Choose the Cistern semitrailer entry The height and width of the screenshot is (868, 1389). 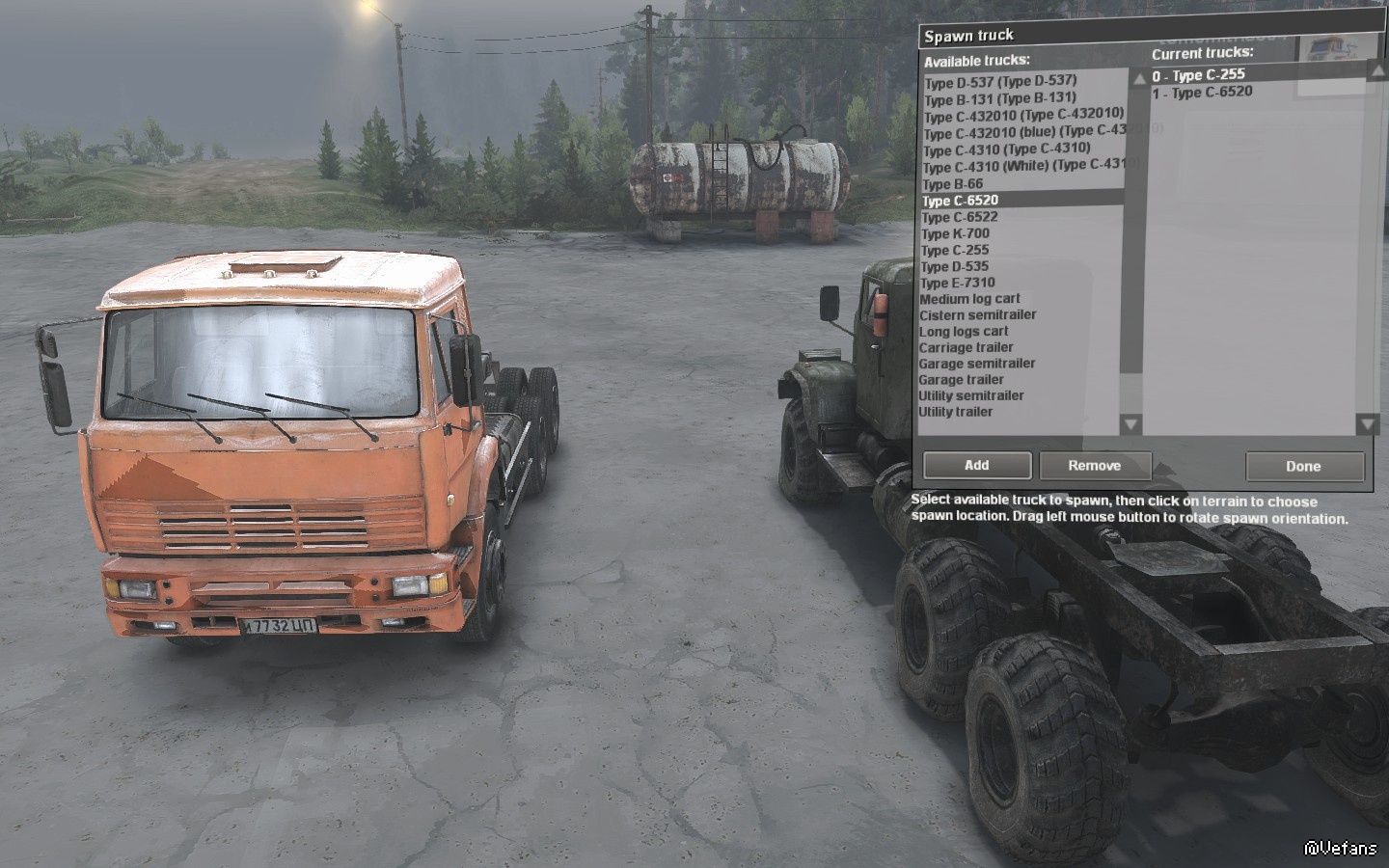coord(978,315)
